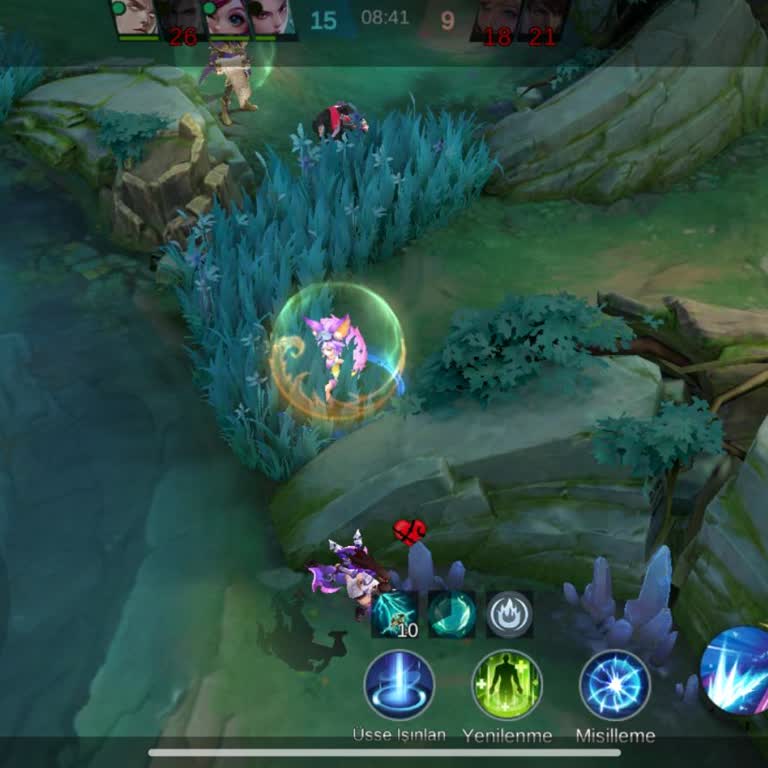Select the teal swirl item icon
This screenshot has width=768, height=768.
[x=452, y=614]
